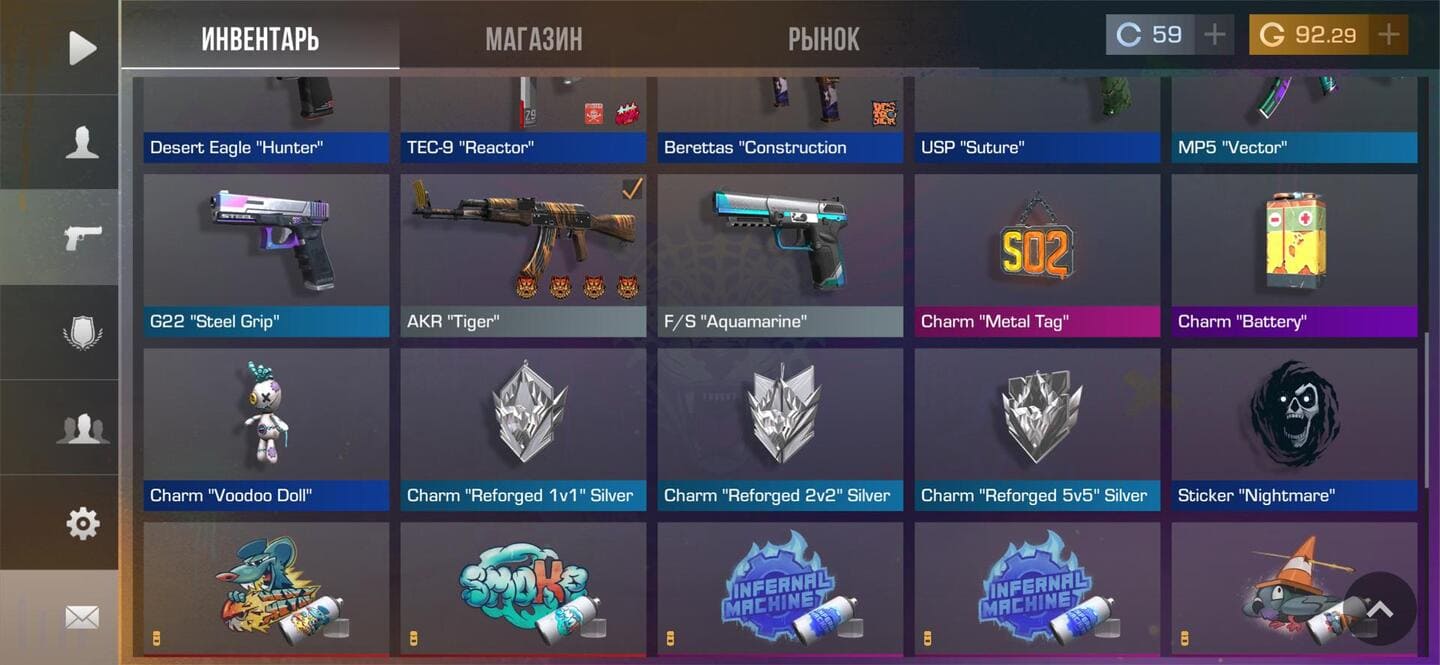
Task: Check the mail envelope icon
Action: 82,618
